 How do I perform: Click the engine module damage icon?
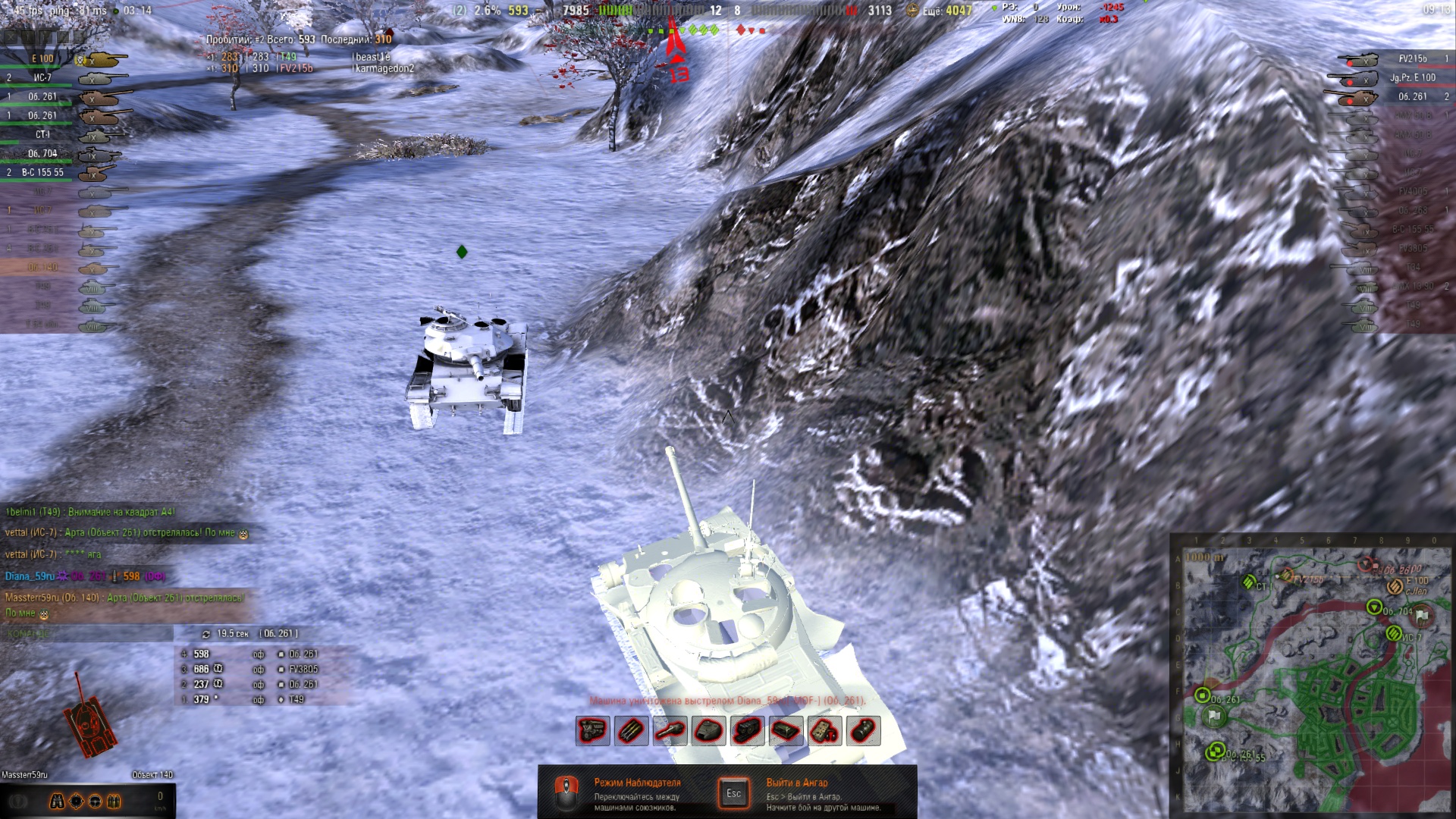[x=592, y=731]
